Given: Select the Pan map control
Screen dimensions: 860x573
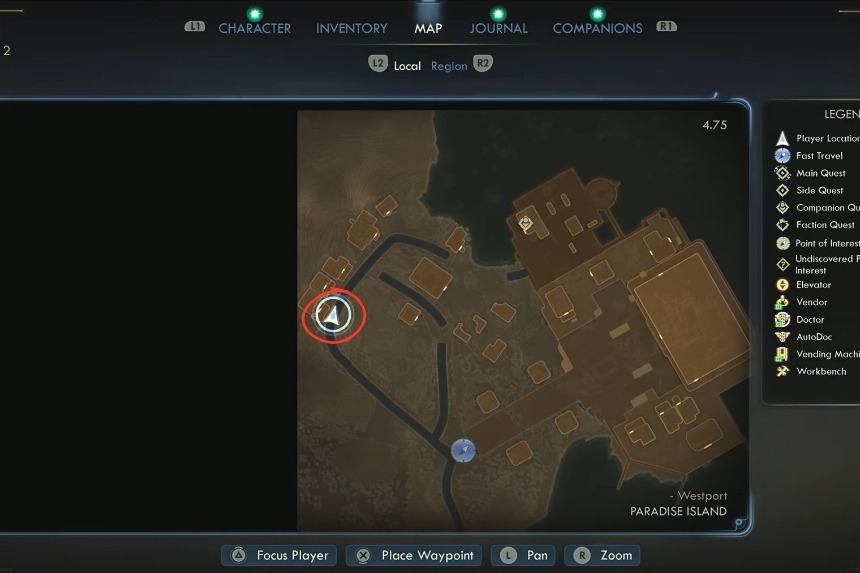Looking at the screenshot, I should (536, 556).
